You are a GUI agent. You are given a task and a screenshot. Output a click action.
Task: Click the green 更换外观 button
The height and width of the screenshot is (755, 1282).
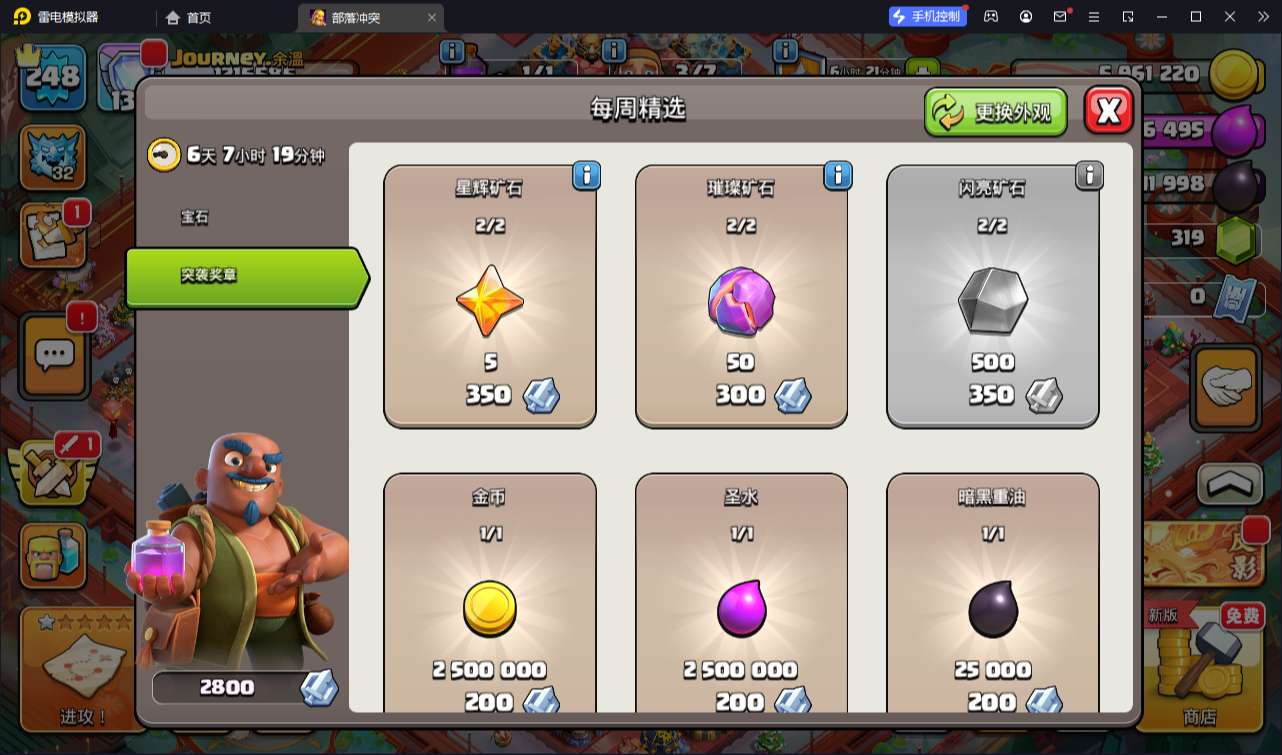[995, 111]
